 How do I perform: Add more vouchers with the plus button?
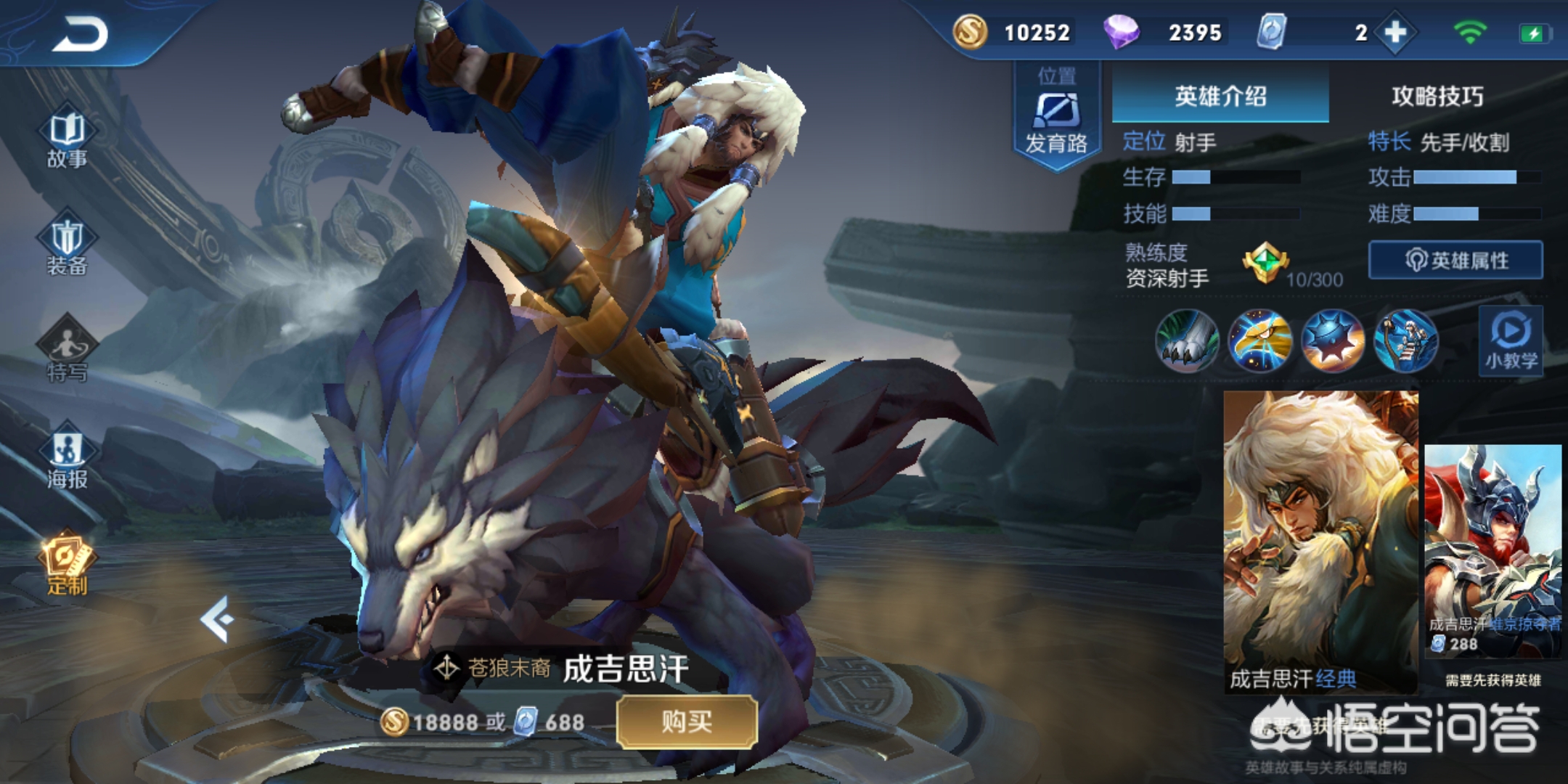point(1395,33)
